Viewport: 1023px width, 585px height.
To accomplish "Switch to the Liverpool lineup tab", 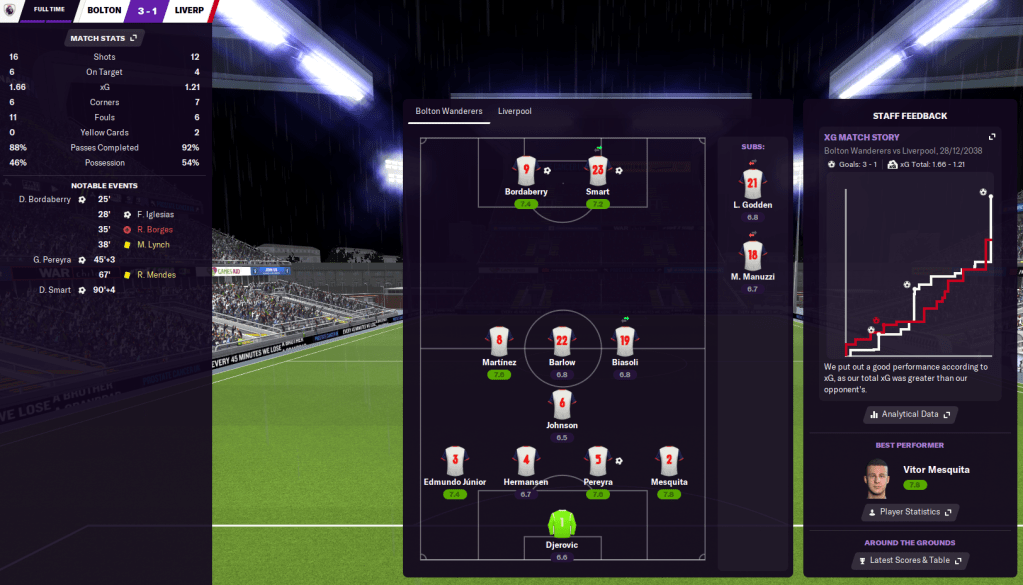I will [515, 111].
